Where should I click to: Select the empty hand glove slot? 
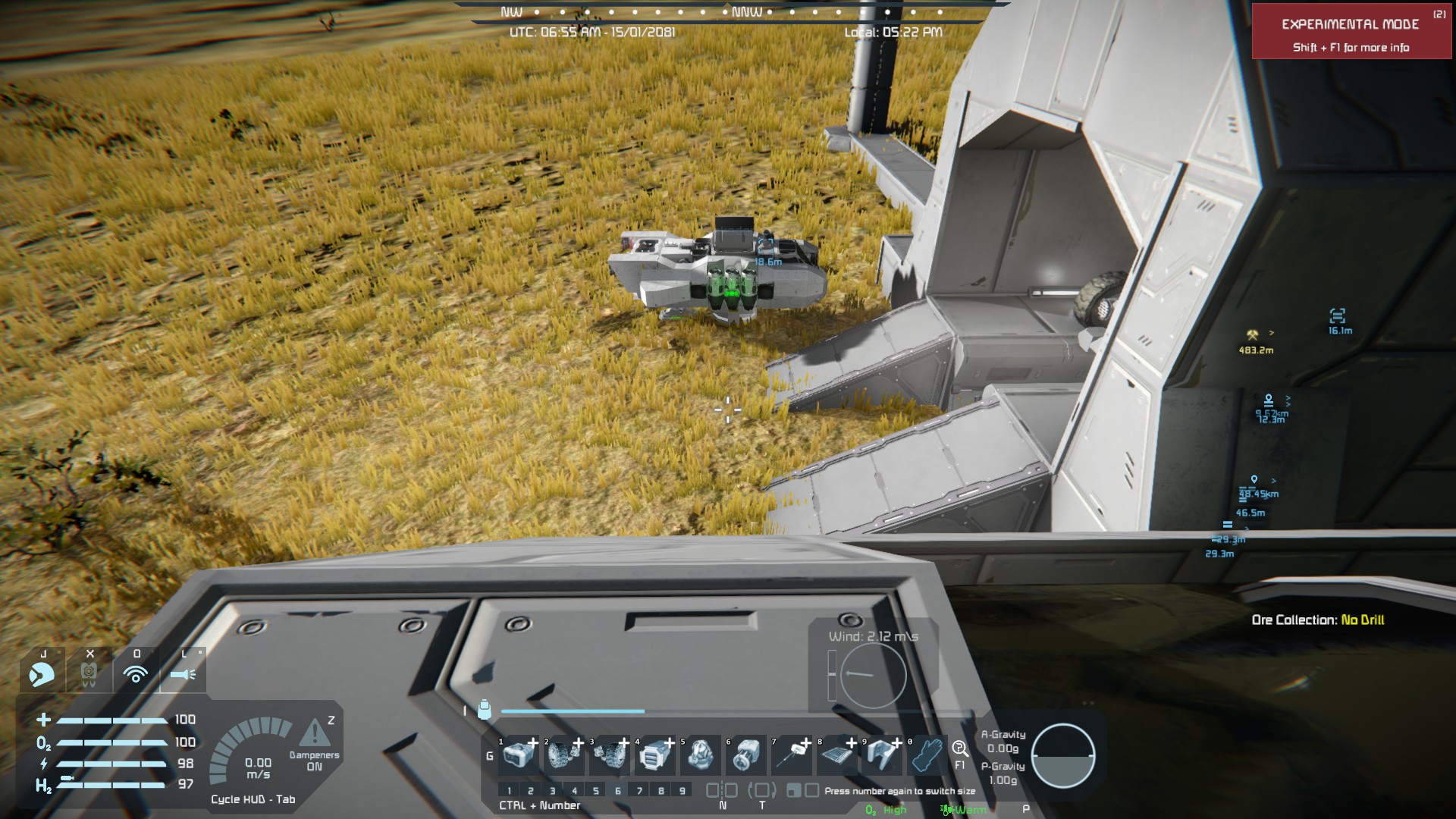point(927,755)
